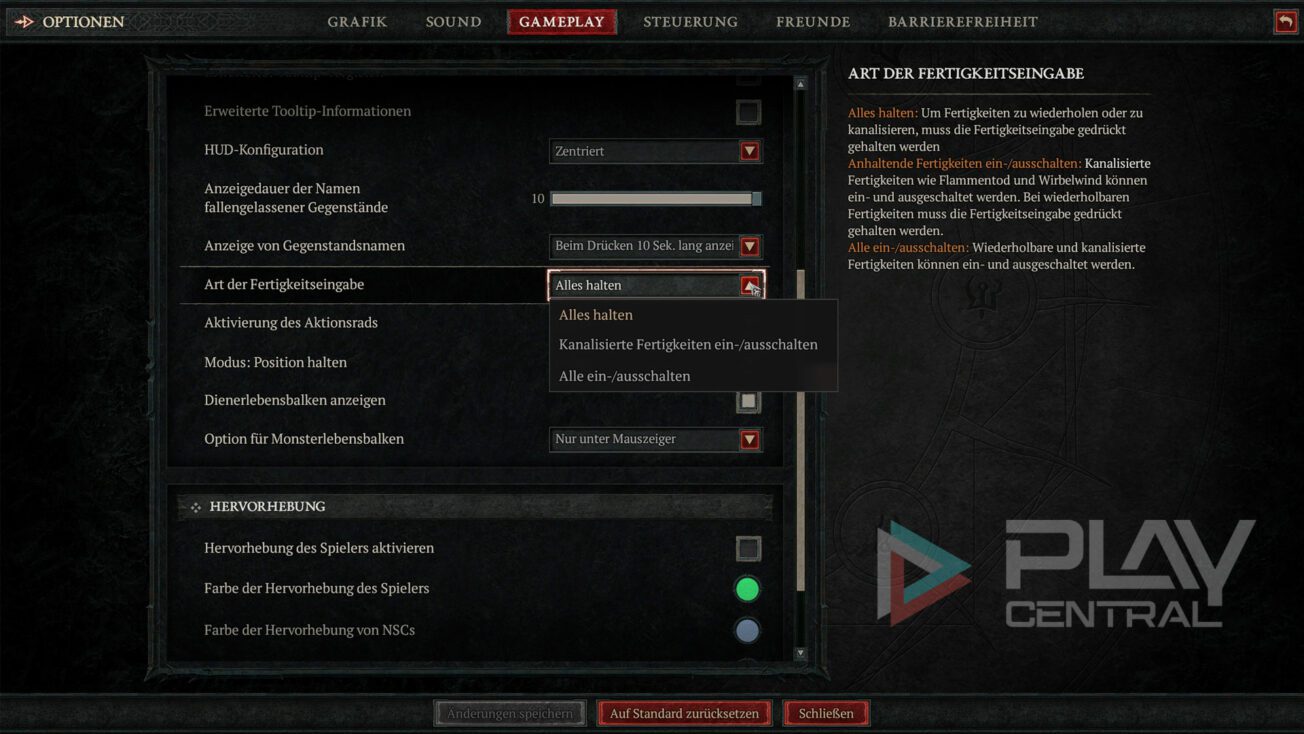Image resolution: width=1304 pixels, height=734 pixels.
Task: Pick the green Spieler highlight color swatch
Action: click(x=748, y=589)
